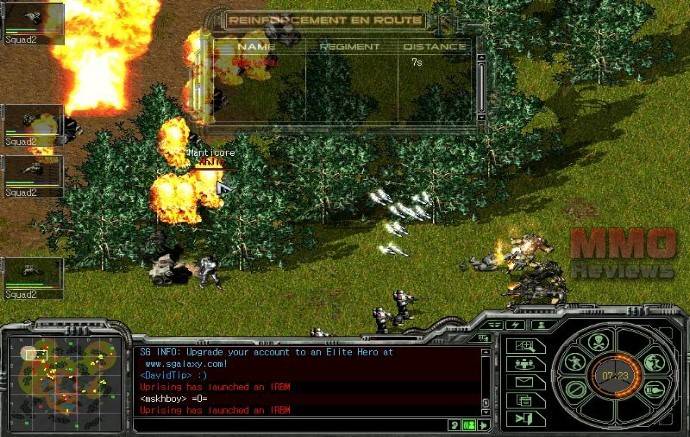Image resolution: width=690 pixels, height=437 pixels.
Task: Open the group of people panel
Action: pos(526,363)
